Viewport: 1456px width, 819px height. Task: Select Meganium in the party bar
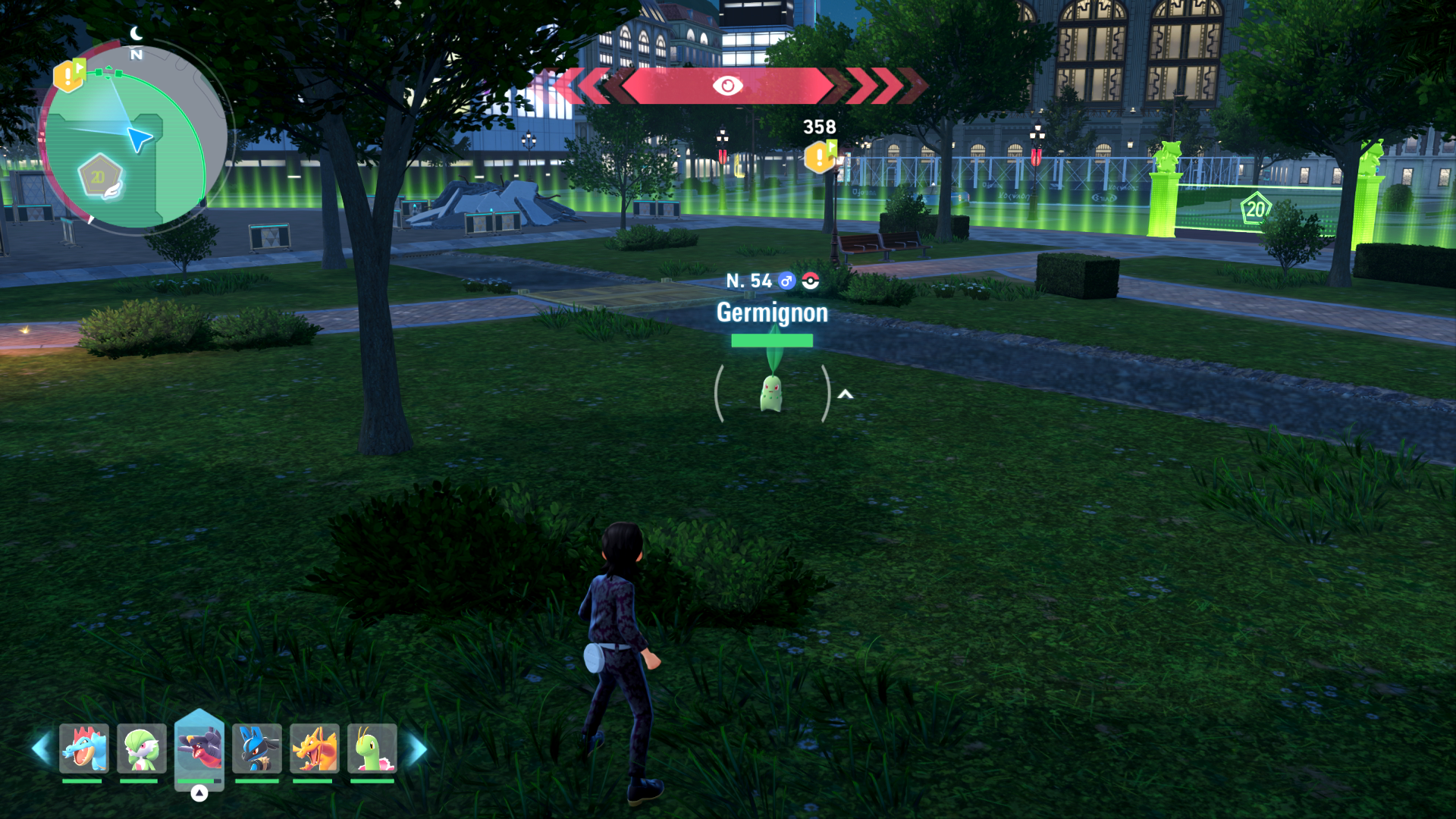coord(372,748)
